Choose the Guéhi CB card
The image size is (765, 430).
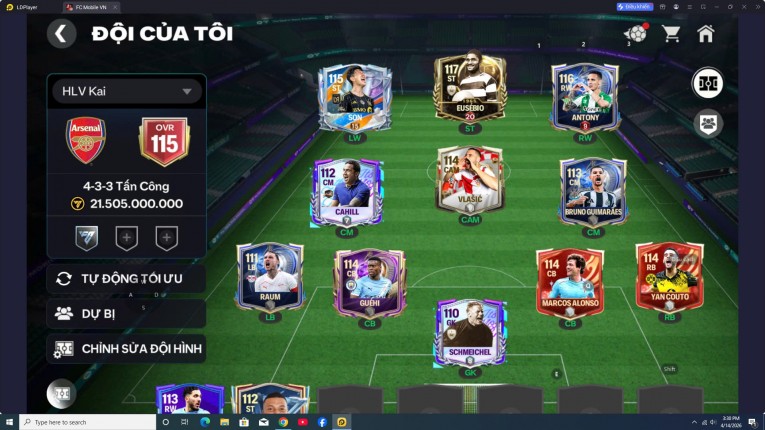[x=369, y=283]
